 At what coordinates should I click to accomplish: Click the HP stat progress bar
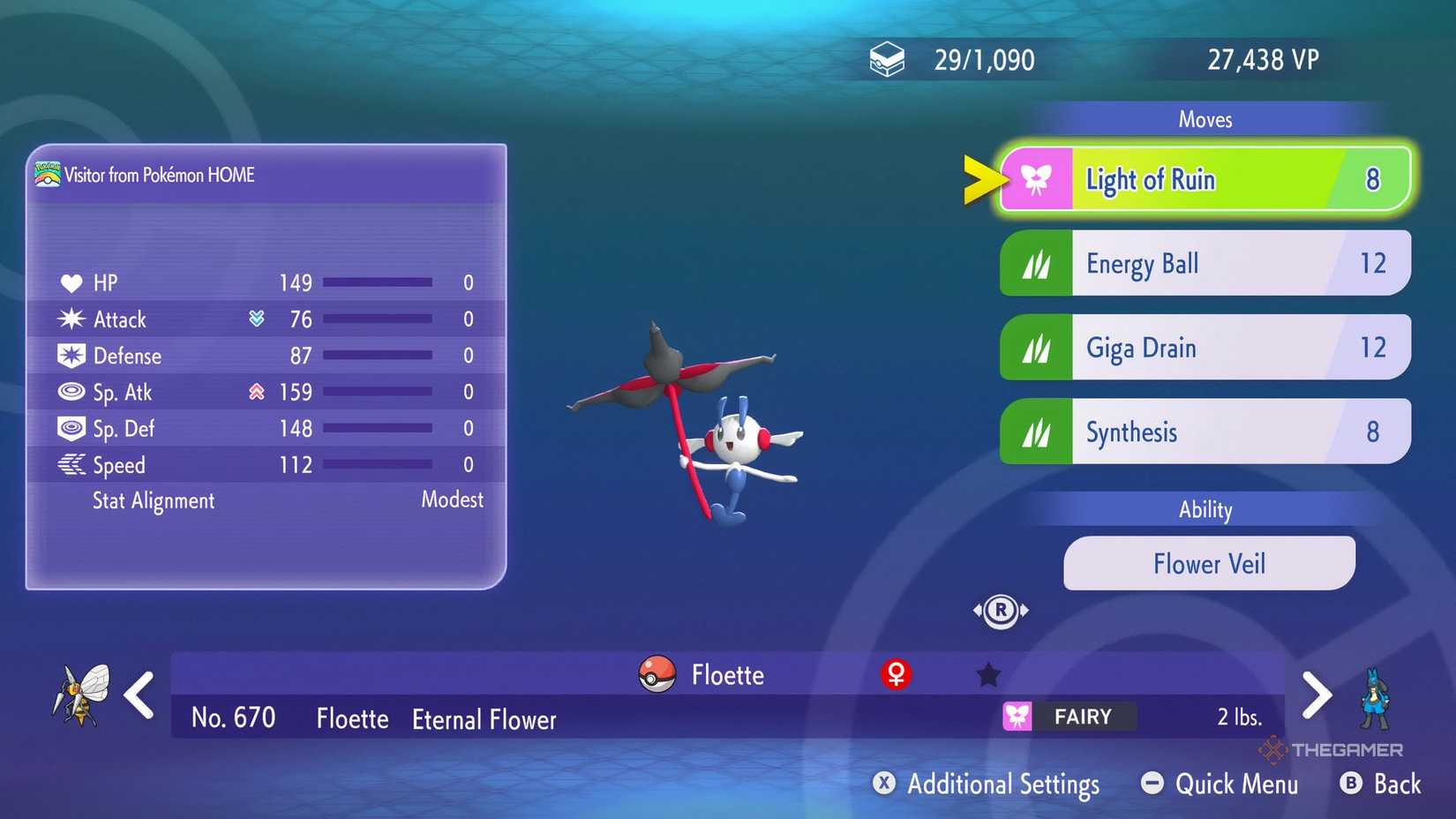coord(378,282)
